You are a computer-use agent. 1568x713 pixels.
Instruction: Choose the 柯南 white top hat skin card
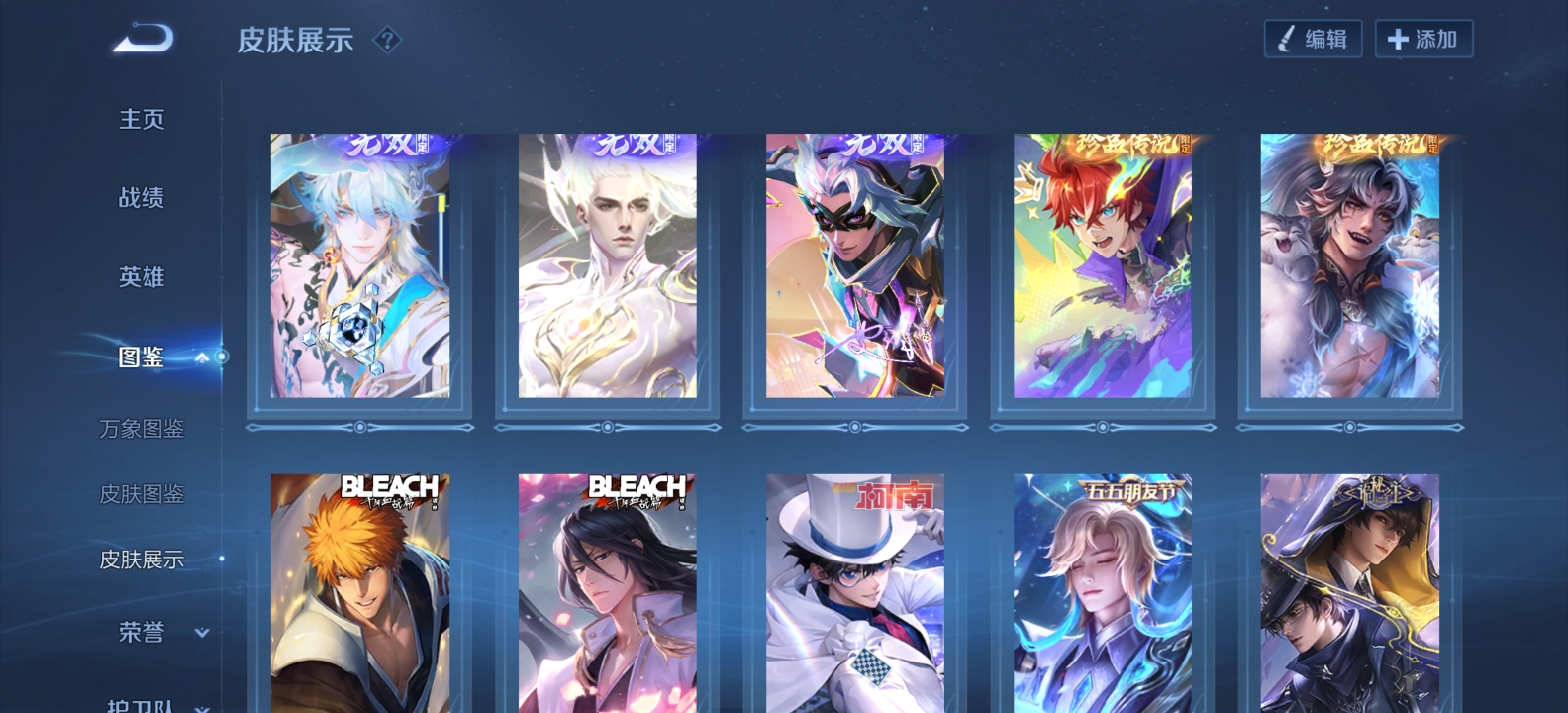855,592
